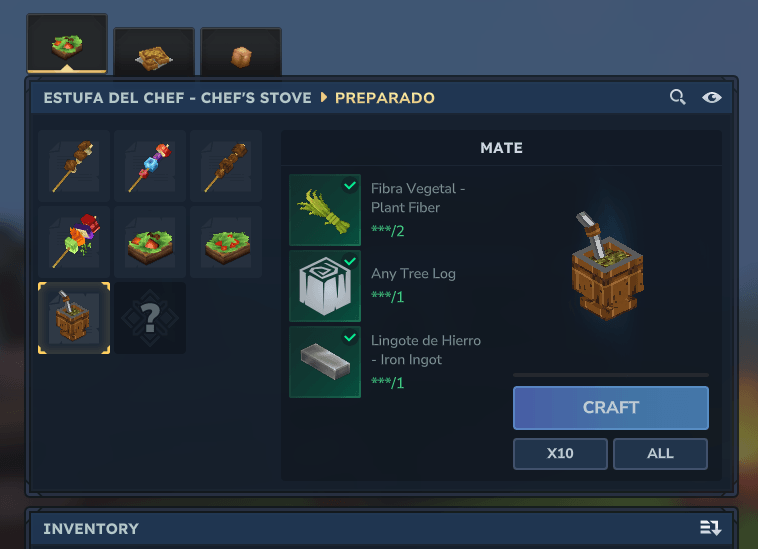Screen dimensions: 758x549
Task: Choose the colorful flower skewer recipe
Action: [74, 241]
